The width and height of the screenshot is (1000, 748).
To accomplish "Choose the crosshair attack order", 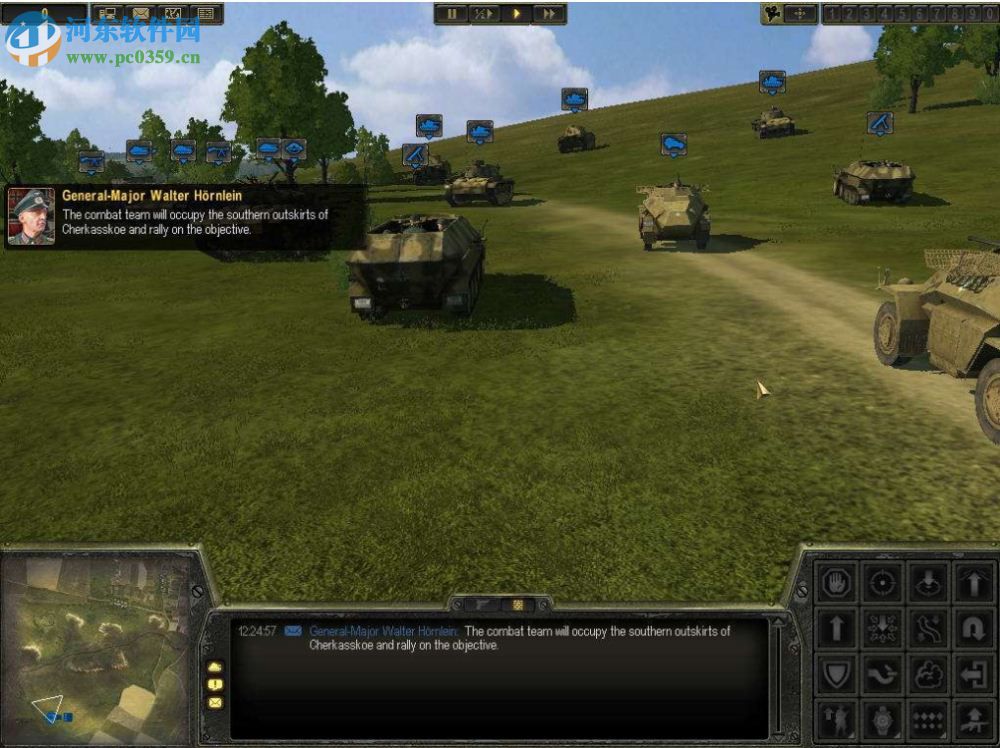I will (x=882, y=583).
